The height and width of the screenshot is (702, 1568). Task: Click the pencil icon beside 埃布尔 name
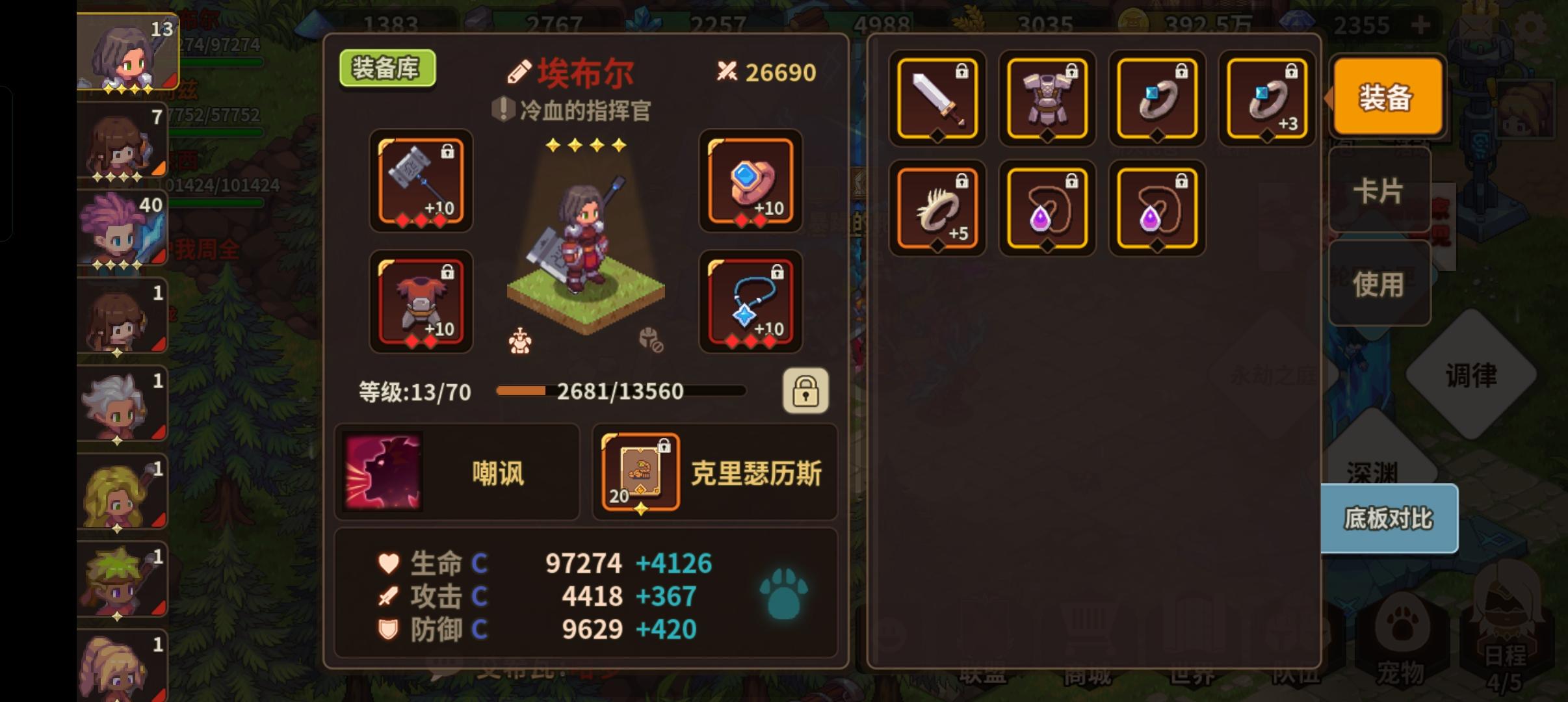click(517, 71)
